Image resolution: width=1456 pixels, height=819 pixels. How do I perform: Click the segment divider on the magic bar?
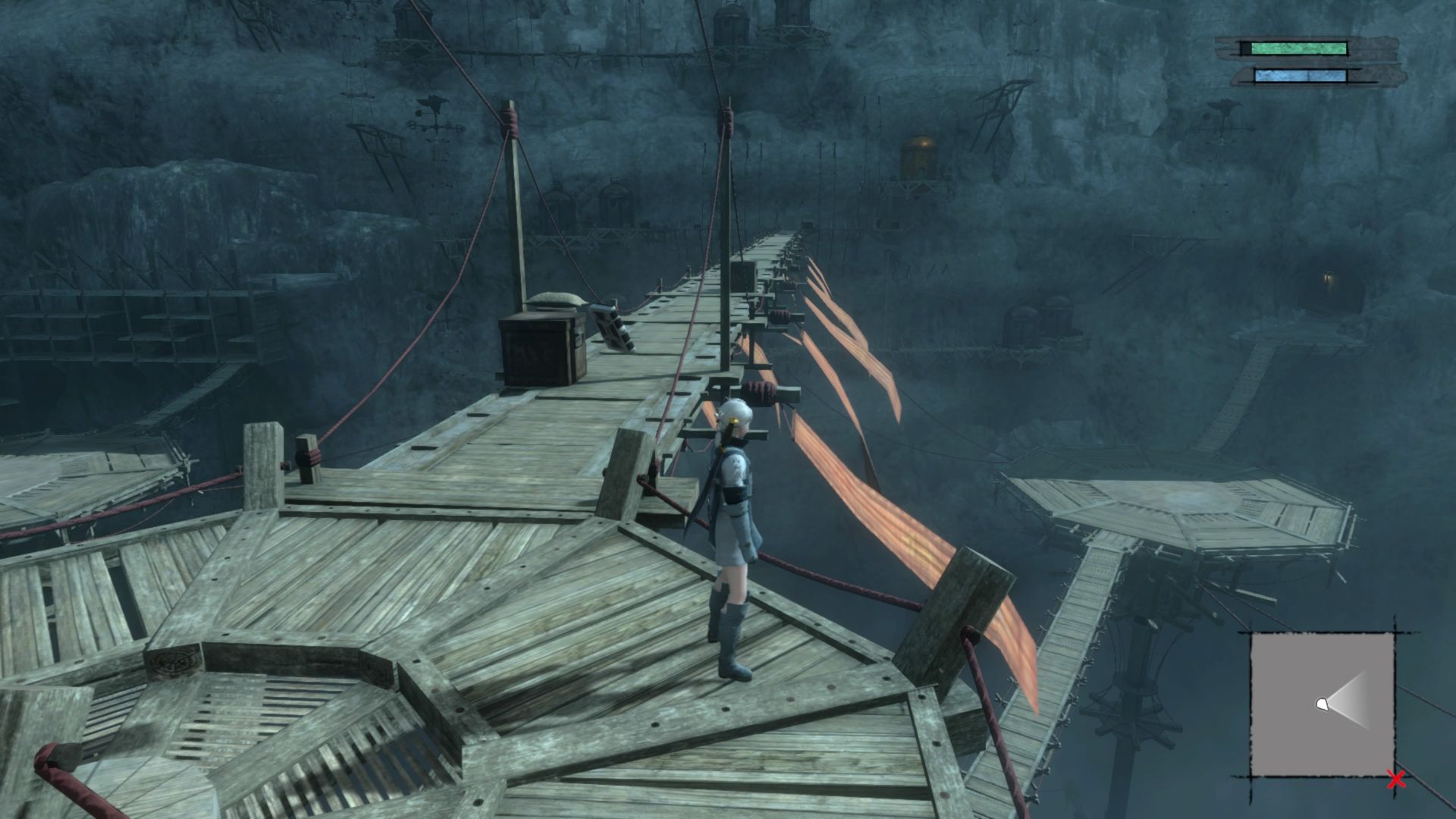[x=1308, y=74]
